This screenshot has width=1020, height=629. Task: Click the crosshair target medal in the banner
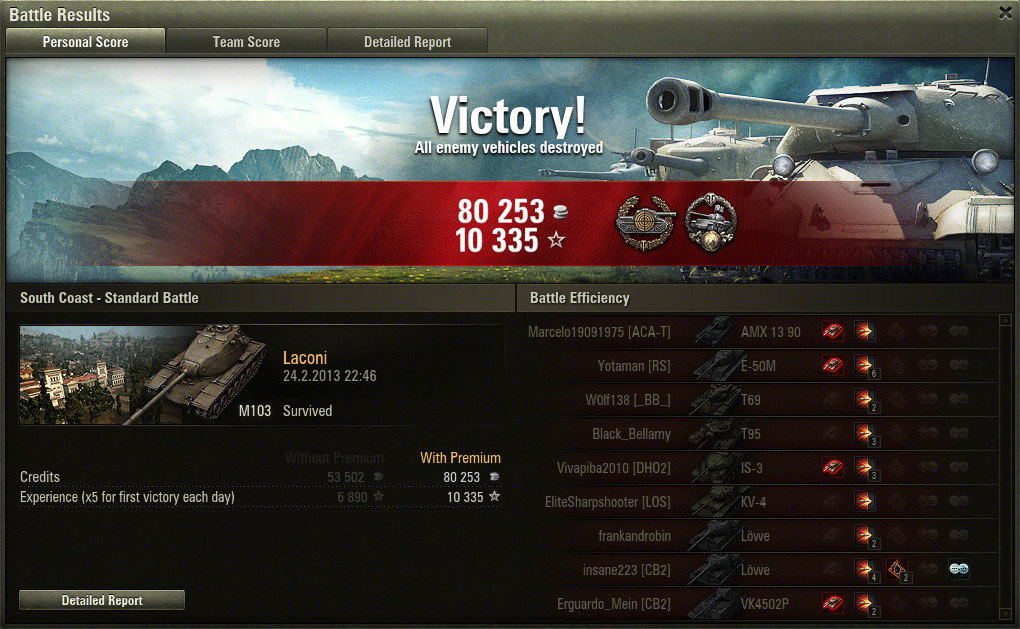tap(641, 222)
